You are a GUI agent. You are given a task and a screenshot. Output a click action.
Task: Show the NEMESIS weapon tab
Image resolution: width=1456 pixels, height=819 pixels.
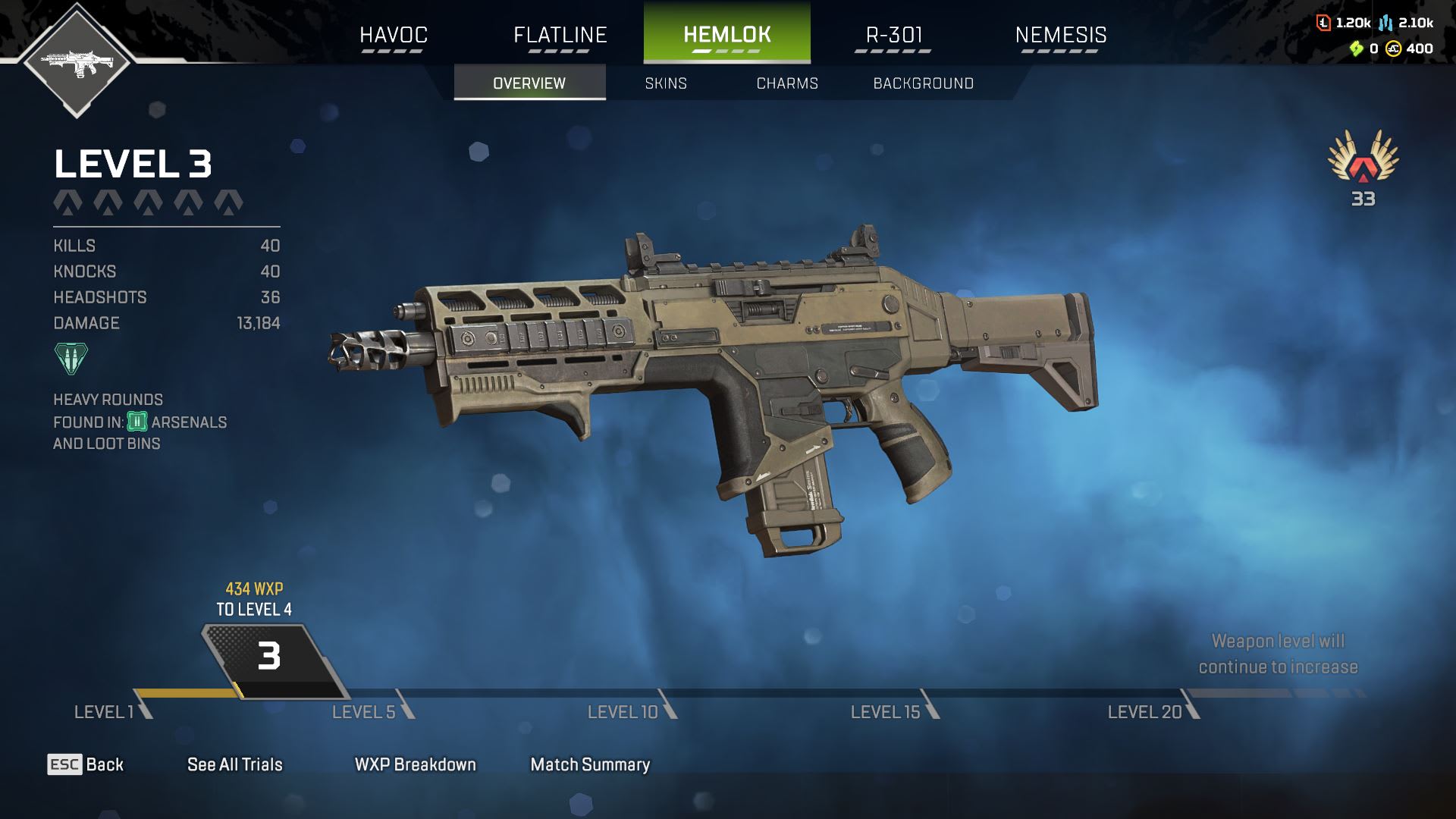pyautogui.click(x=1060, y=35)
